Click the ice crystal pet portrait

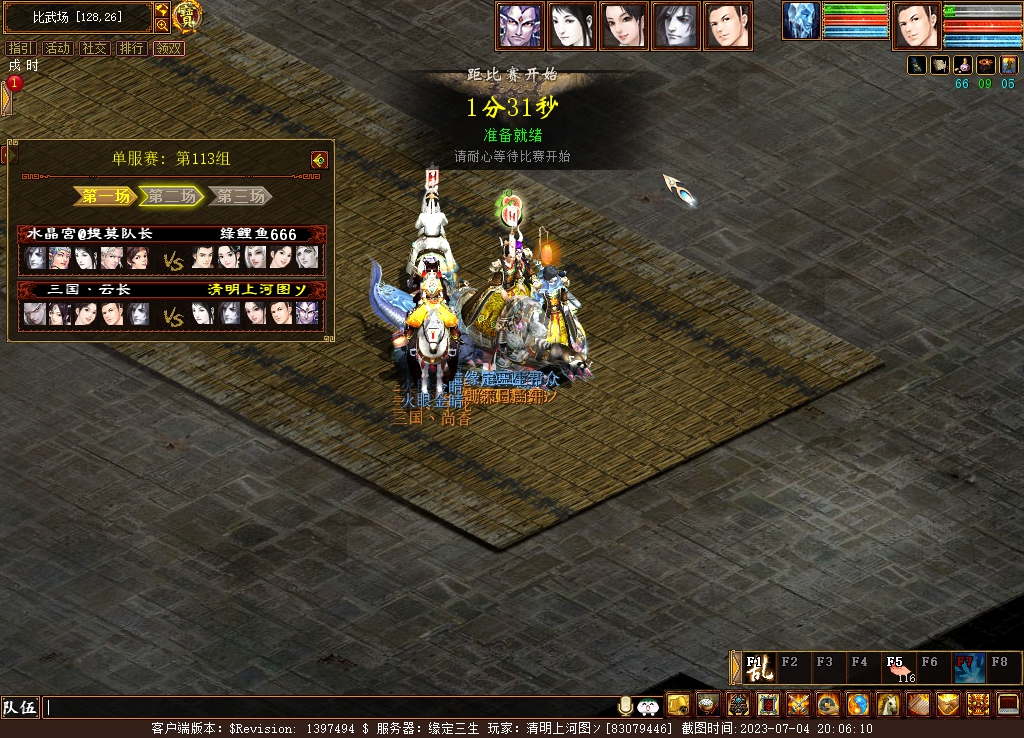pyautogui.click(x=801, y=21)
